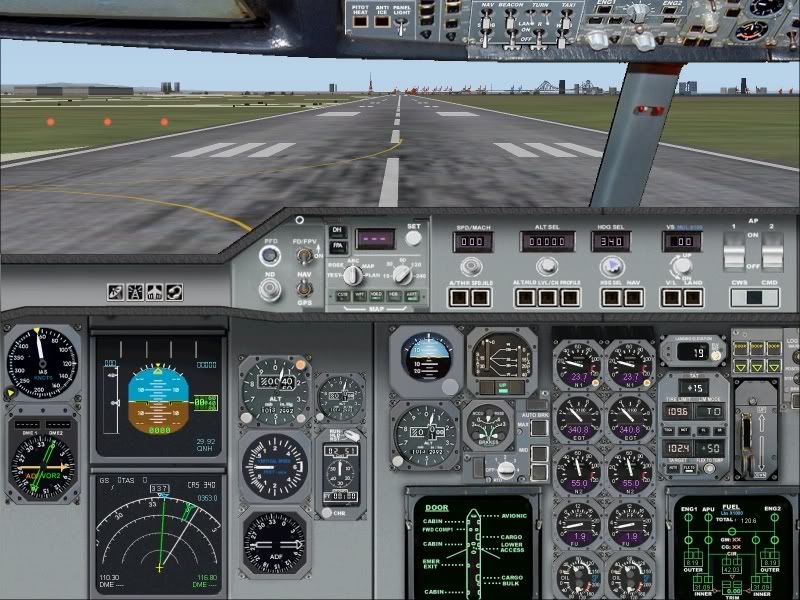Image resolution: width=800 pixels, height=600 pixels.
Task: Turn the ALT SEL knob
Action: click(x=546, y=267)
